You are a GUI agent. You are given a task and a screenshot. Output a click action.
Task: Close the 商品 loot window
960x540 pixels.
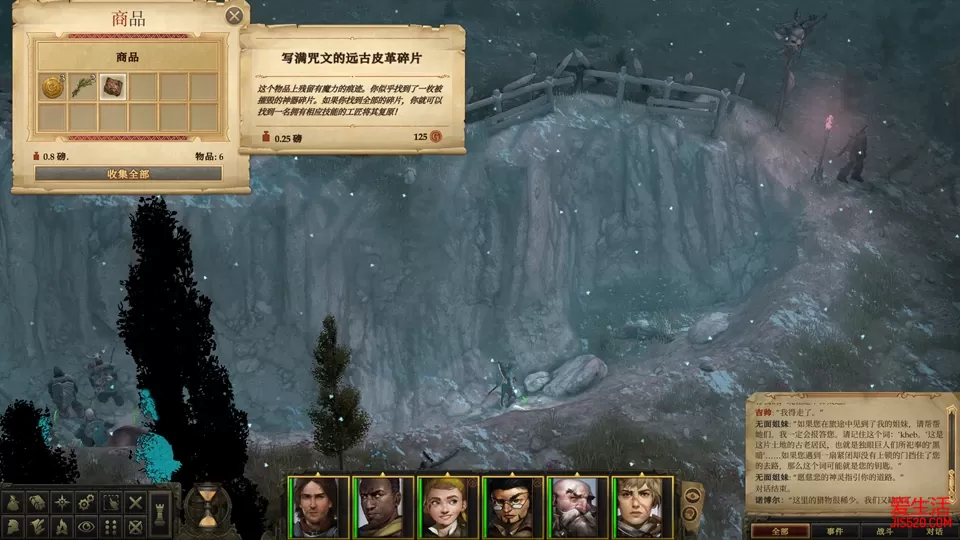click(x=234, y=16)
